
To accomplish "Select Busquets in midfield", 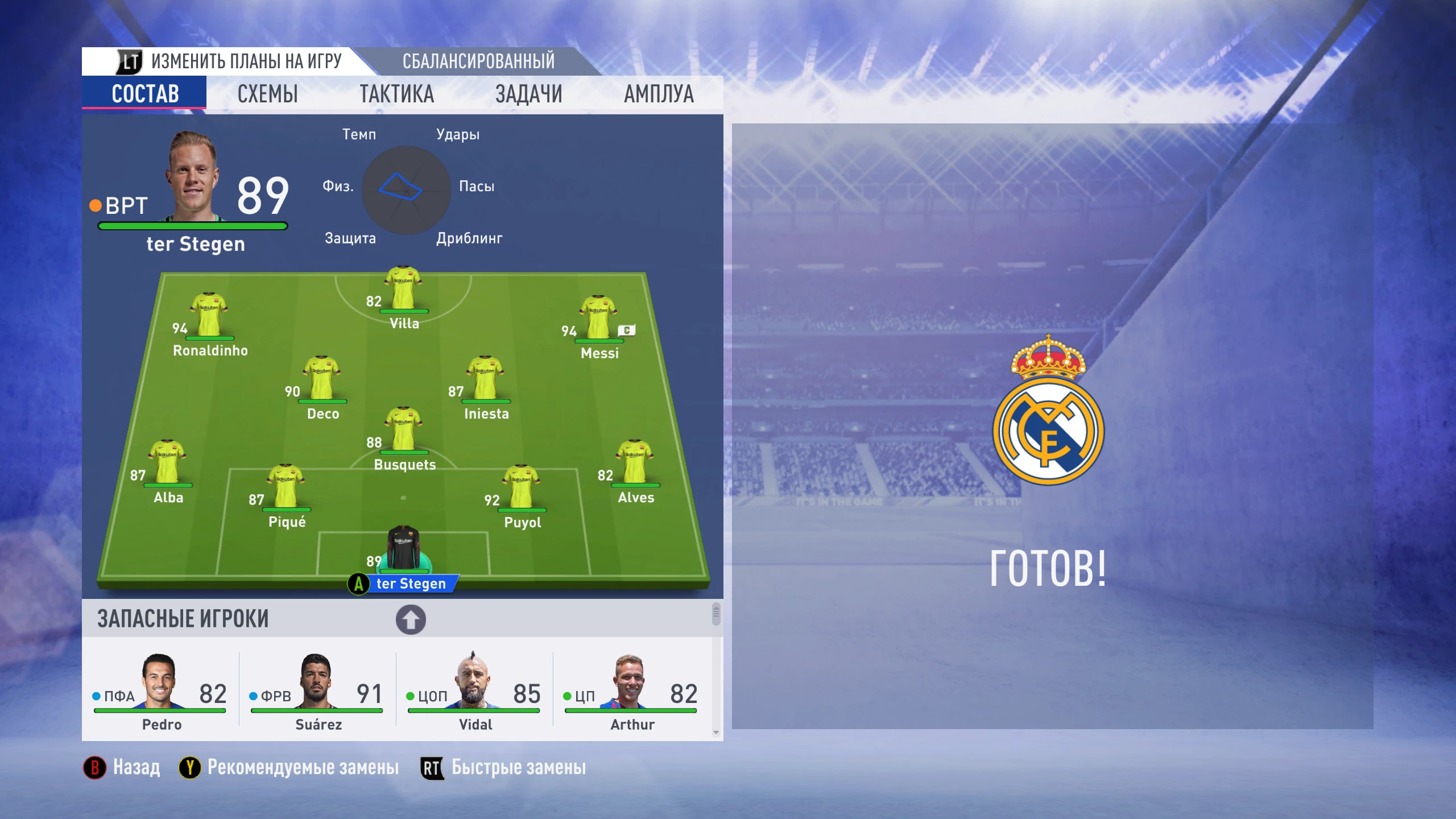I will pos(404,432).
